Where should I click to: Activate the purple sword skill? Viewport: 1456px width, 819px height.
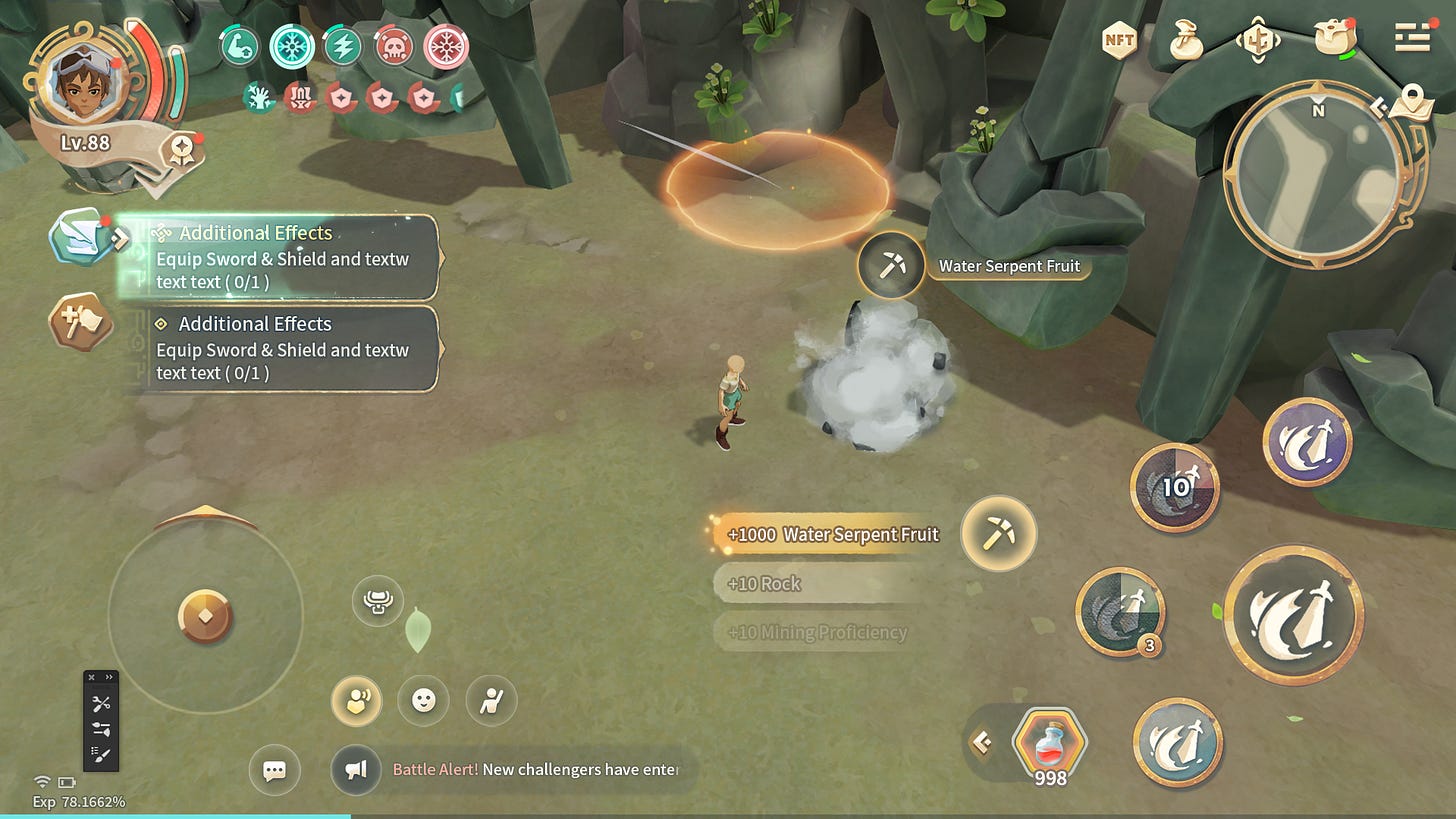pyautogui.click(x=1307, y=442)
